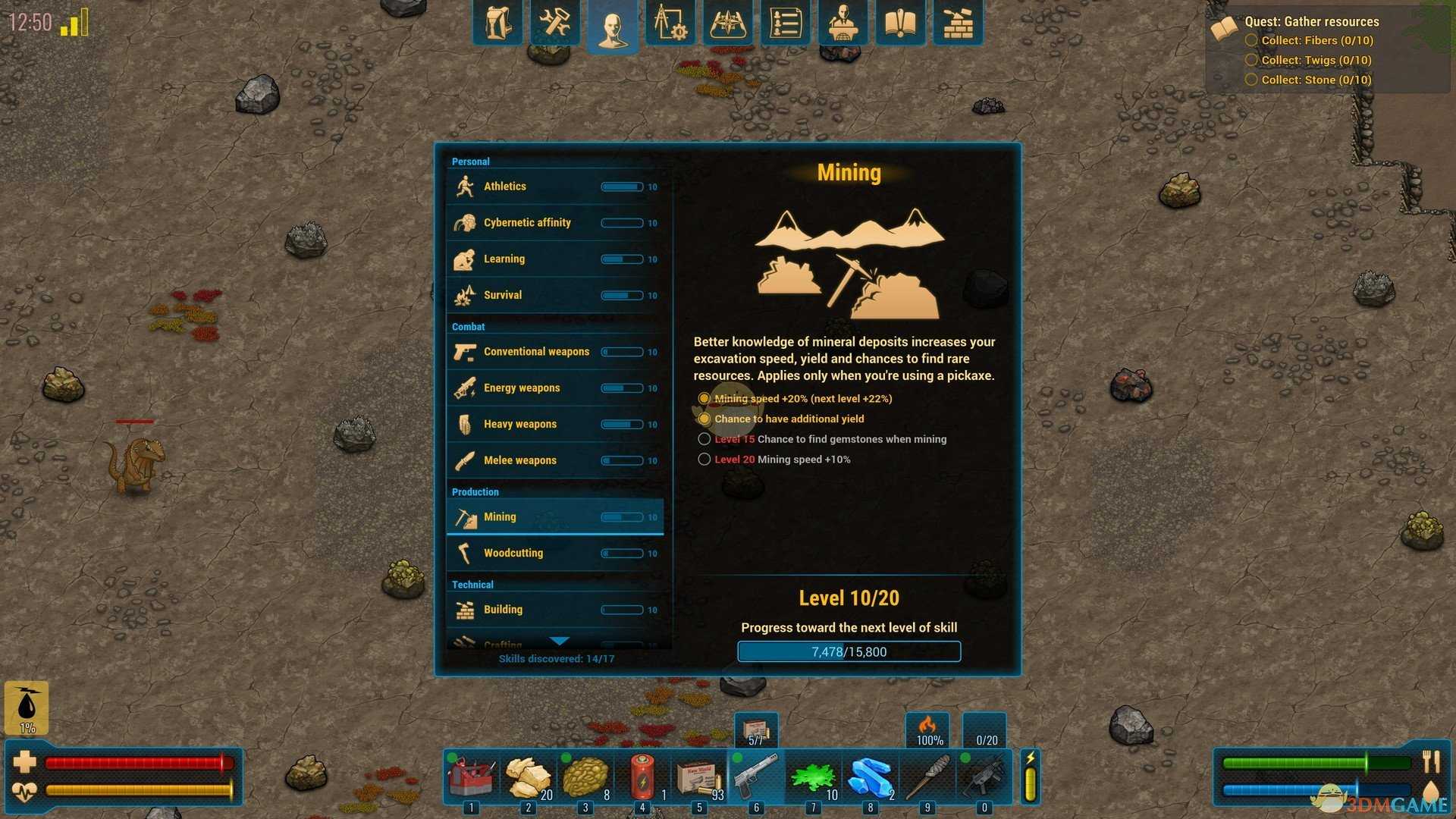This screenshot has height=819, width=1456.
Task: Equip the pistol in hotbar slot
Action: click(755, 777)
